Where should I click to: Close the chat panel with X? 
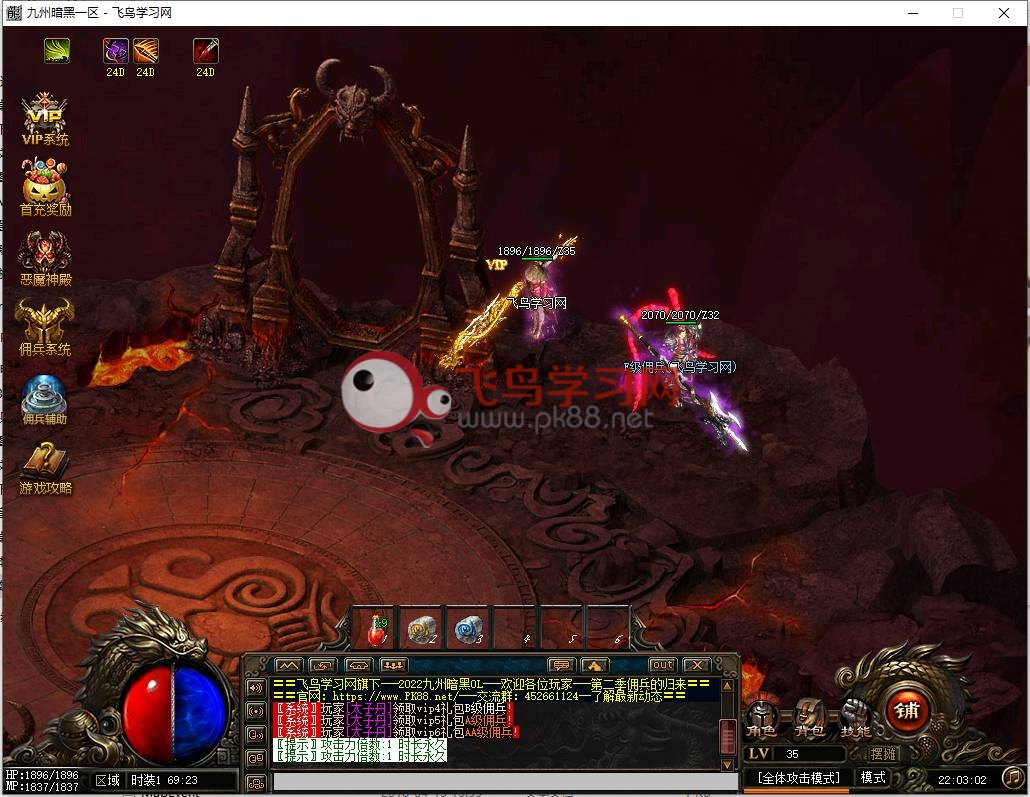[696, 665]
